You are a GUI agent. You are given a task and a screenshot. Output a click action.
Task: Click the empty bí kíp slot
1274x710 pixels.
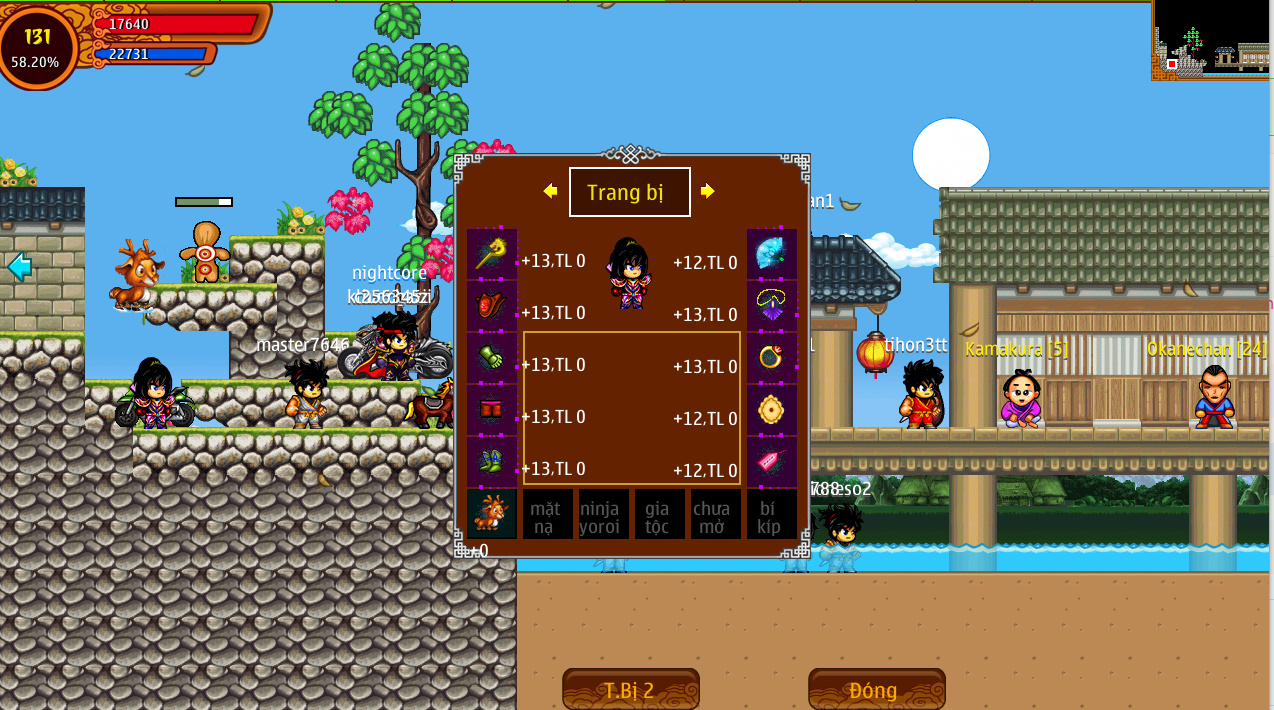(771, 514)
